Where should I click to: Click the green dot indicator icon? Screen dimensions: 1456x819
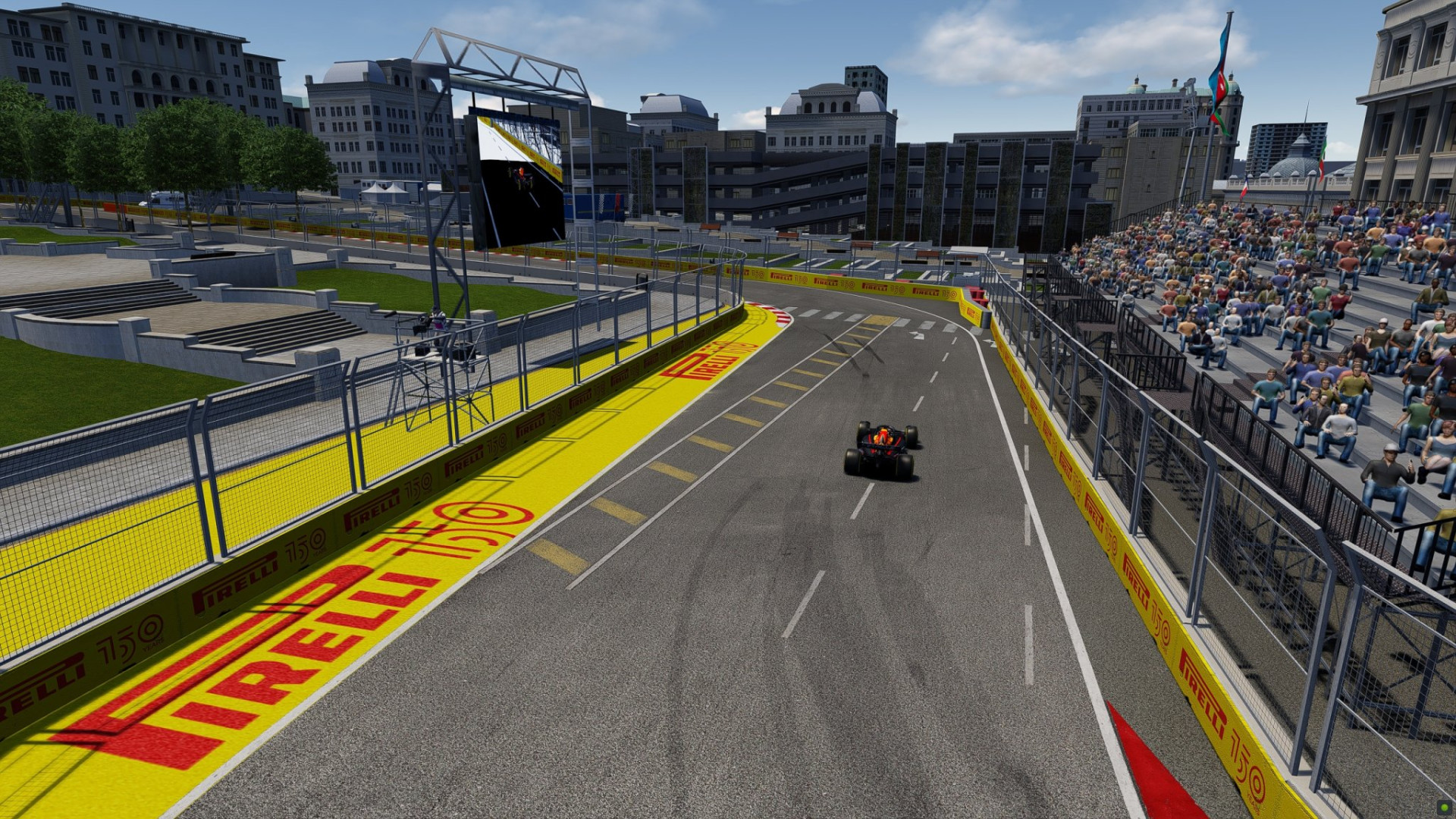point(1444,808)
